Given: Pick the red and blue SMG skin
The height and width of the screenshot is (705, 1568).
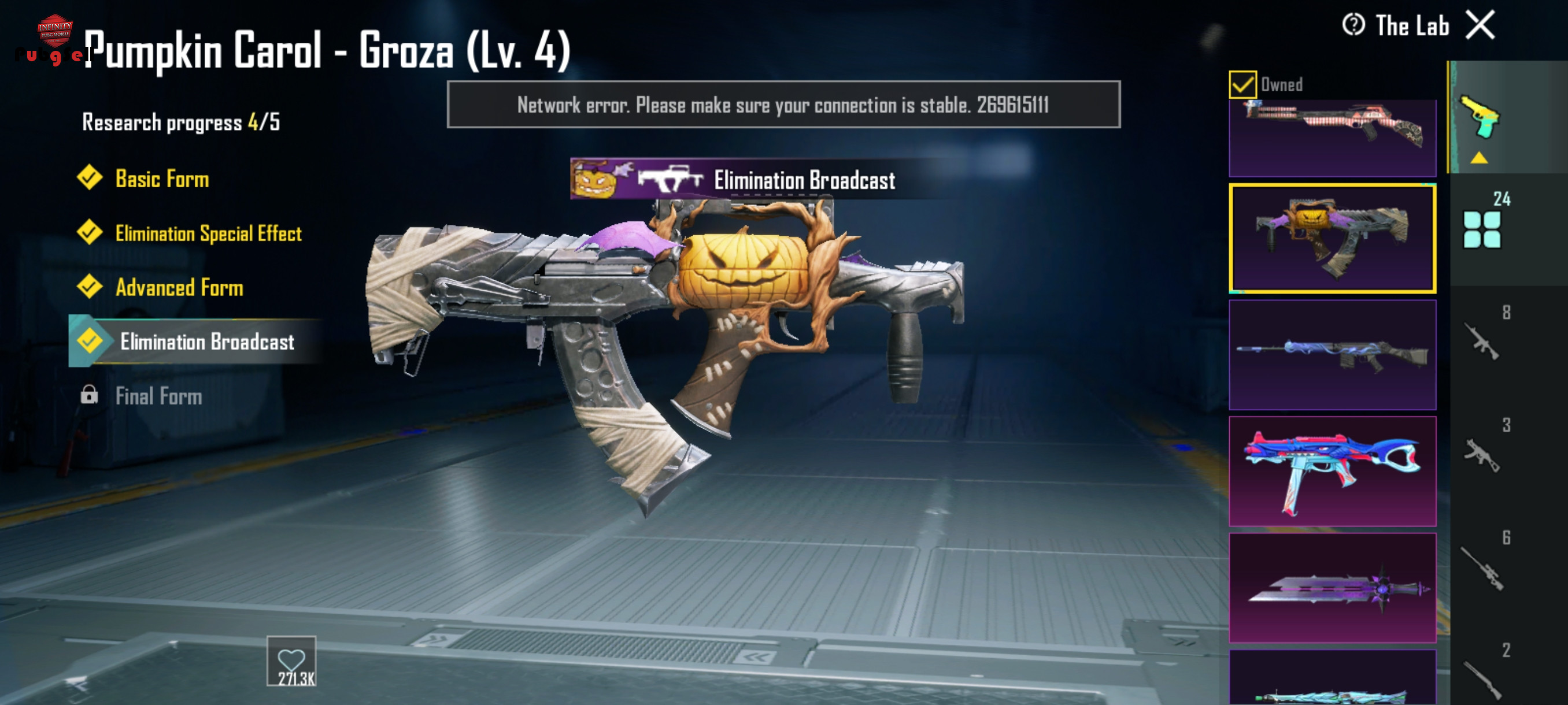Looking at the screenshot, I should click(1332, 471).
